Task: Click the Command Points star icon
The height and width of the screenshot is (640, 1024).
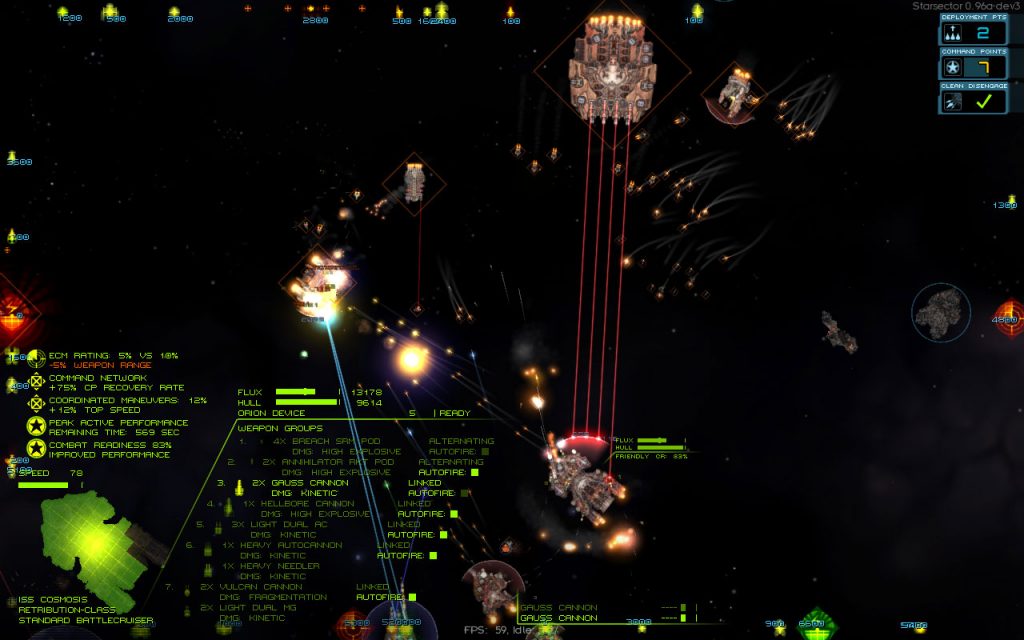Action: pos(953,68)
